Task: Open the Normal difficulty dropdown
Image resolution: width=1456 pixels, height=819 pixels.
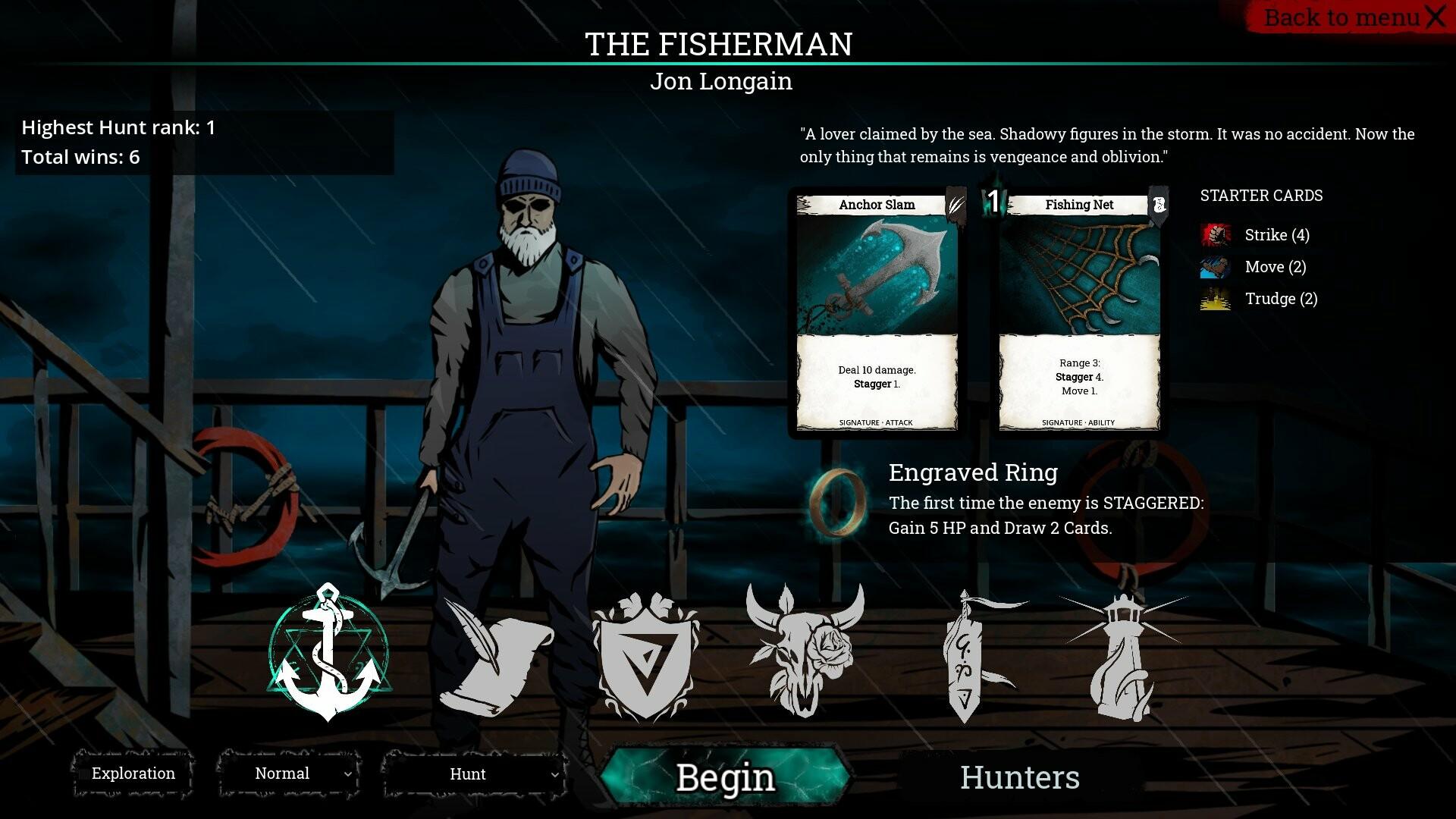Action: [289, 773]
